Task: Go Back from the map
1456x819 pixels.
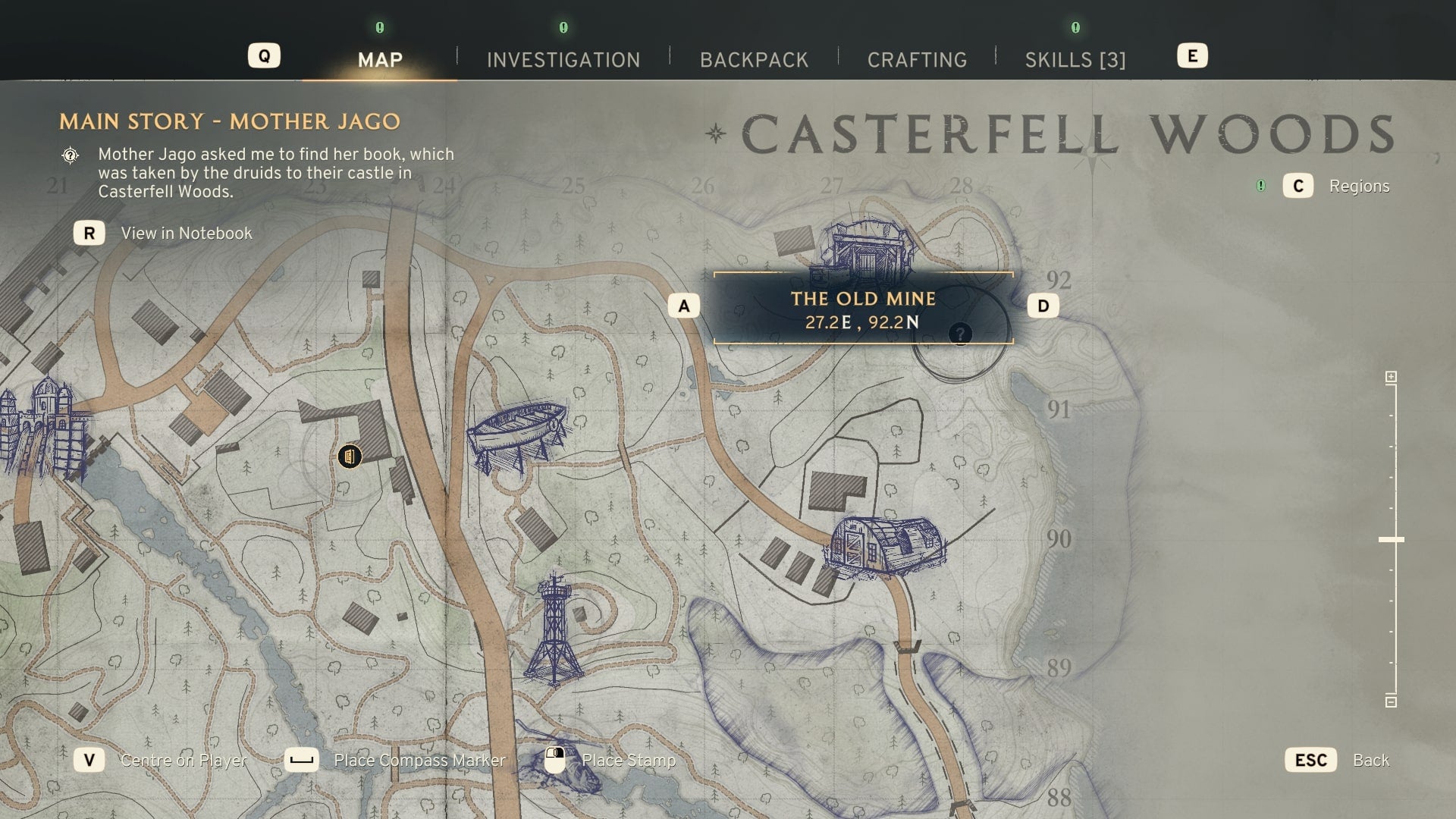Action: click(x=1370, y=761)
